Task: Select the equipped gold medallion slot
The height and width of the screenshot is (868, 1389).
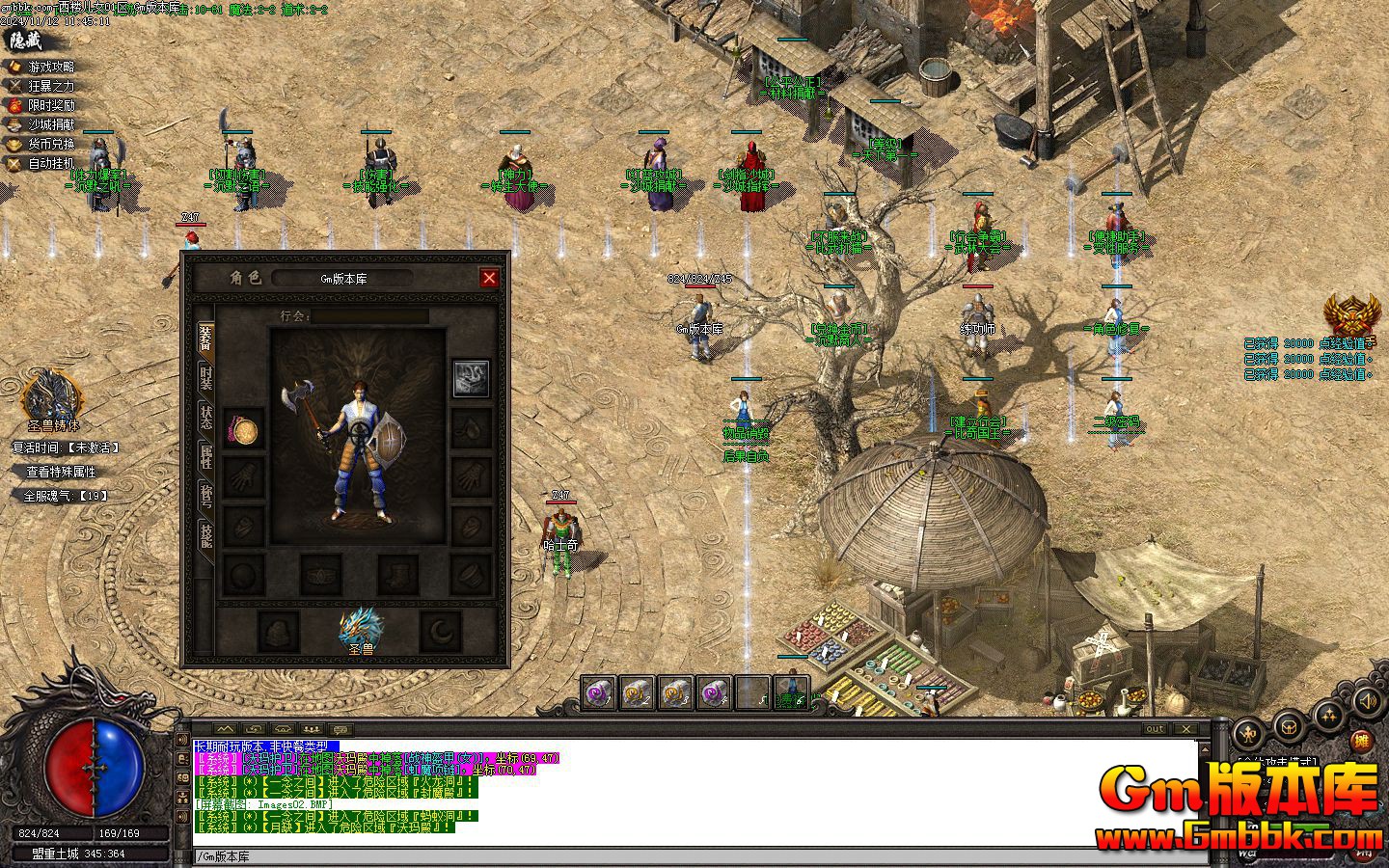Action: [242, 429]
